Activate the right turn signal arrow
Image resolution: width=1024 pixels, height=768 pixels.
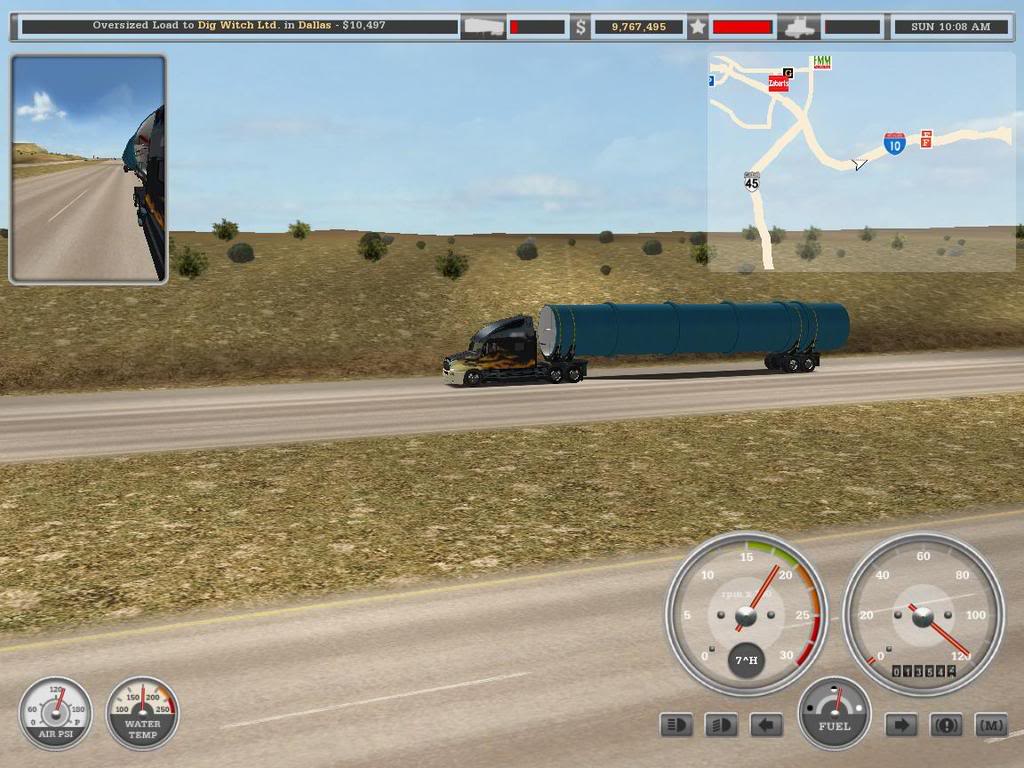[x=901, y=725]
